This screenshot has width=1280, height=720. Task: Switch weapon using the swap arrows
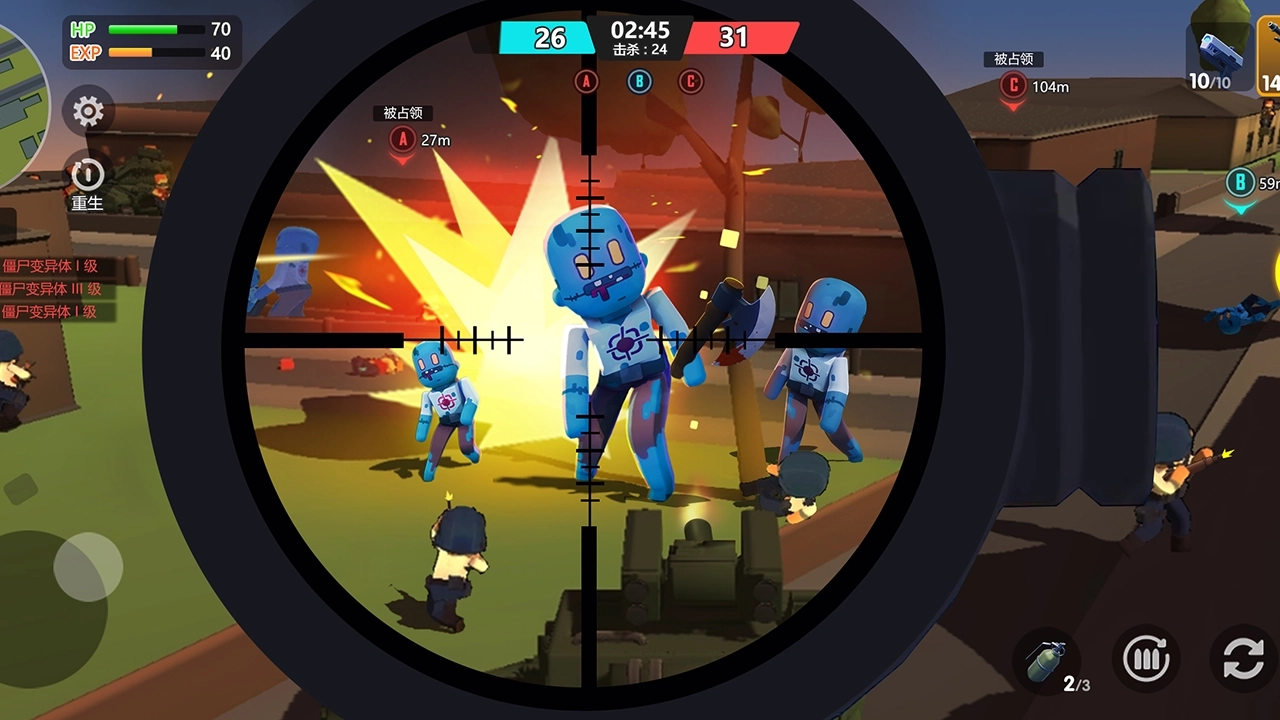1243,660
